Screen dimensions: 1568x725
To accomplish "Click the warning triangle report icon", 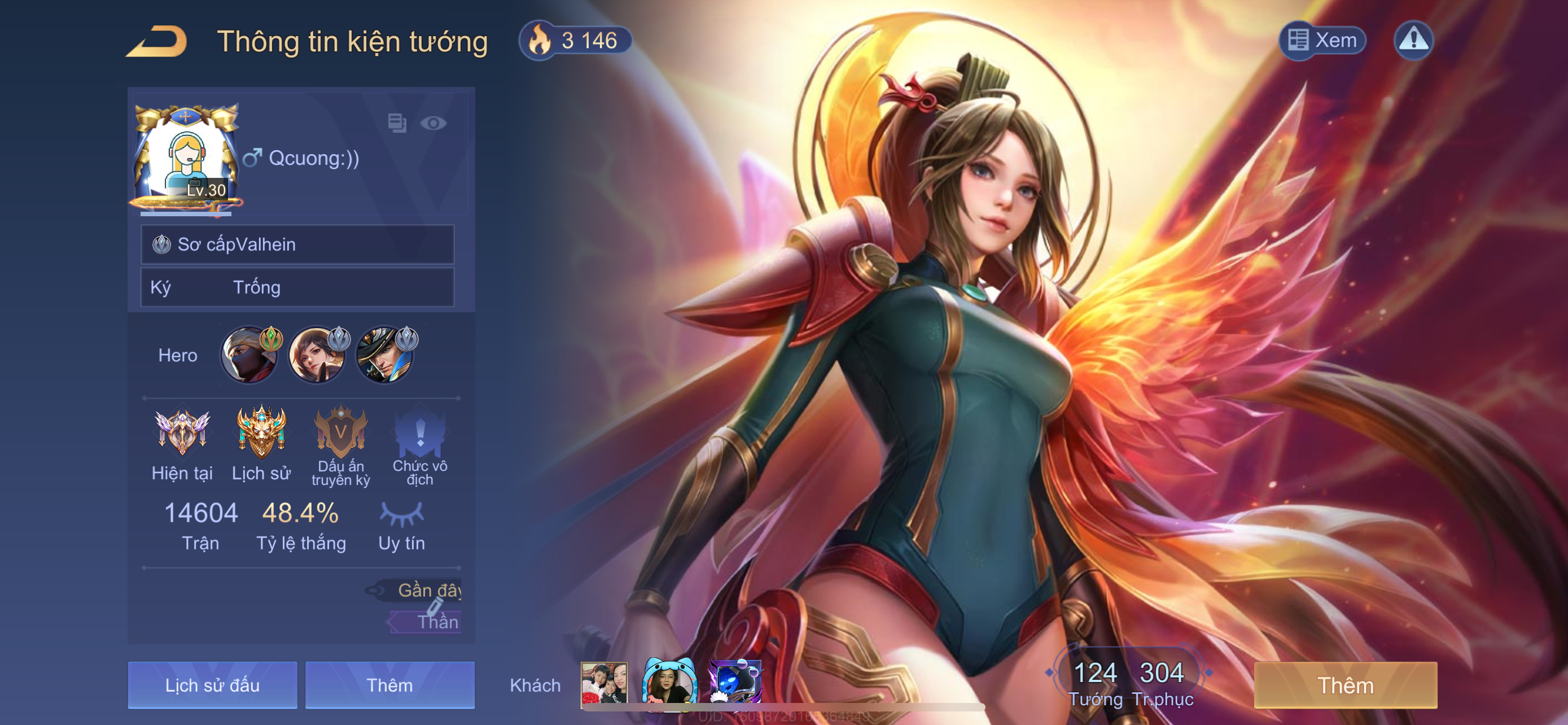I will [1413, 40].
